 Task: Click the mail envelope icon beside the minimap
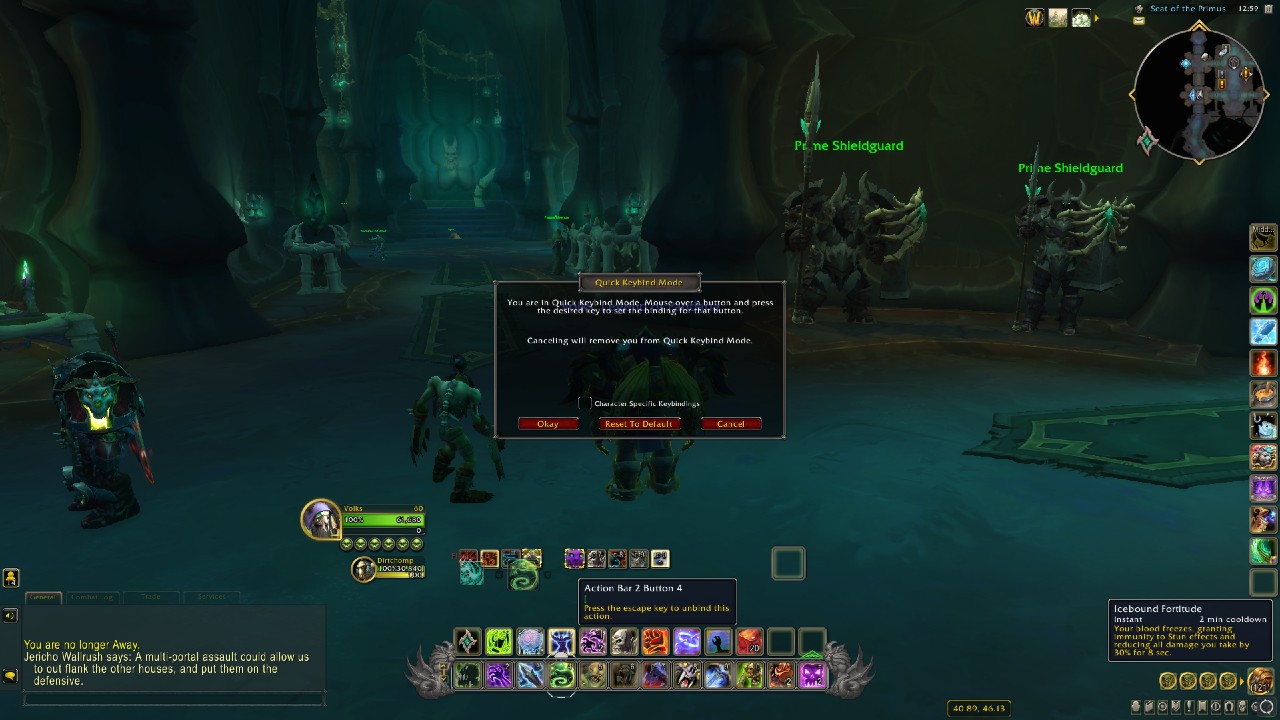pos(1137,20)
